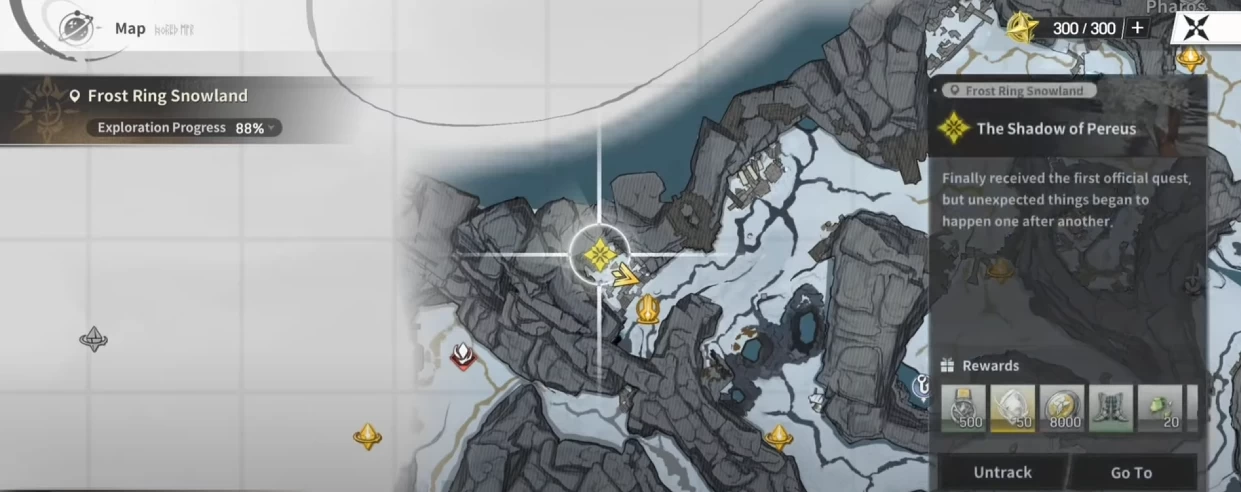Select the gold quest marker in the crosshair
The image size is (1241, 492).
[x=599, y=254]
